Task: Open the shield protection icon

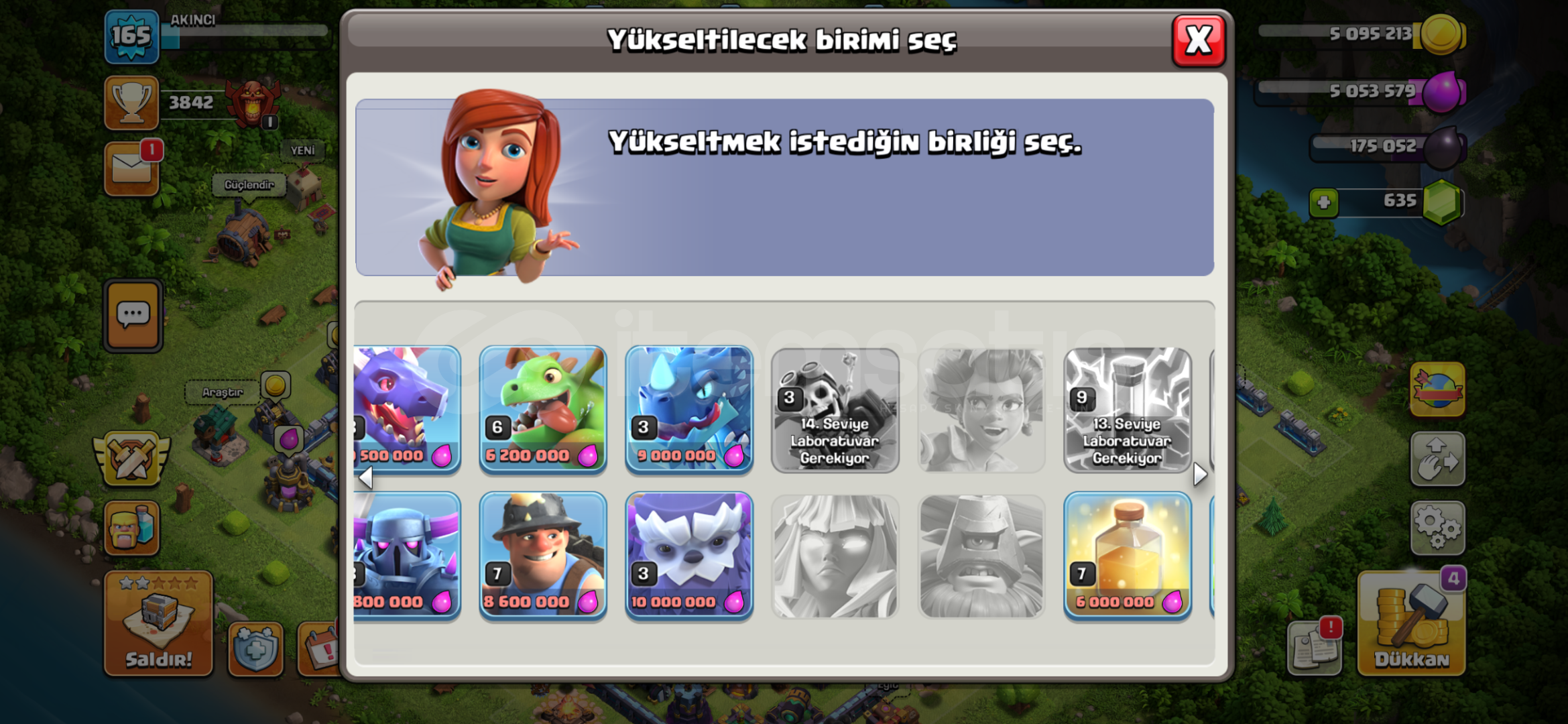Action: 257,647
